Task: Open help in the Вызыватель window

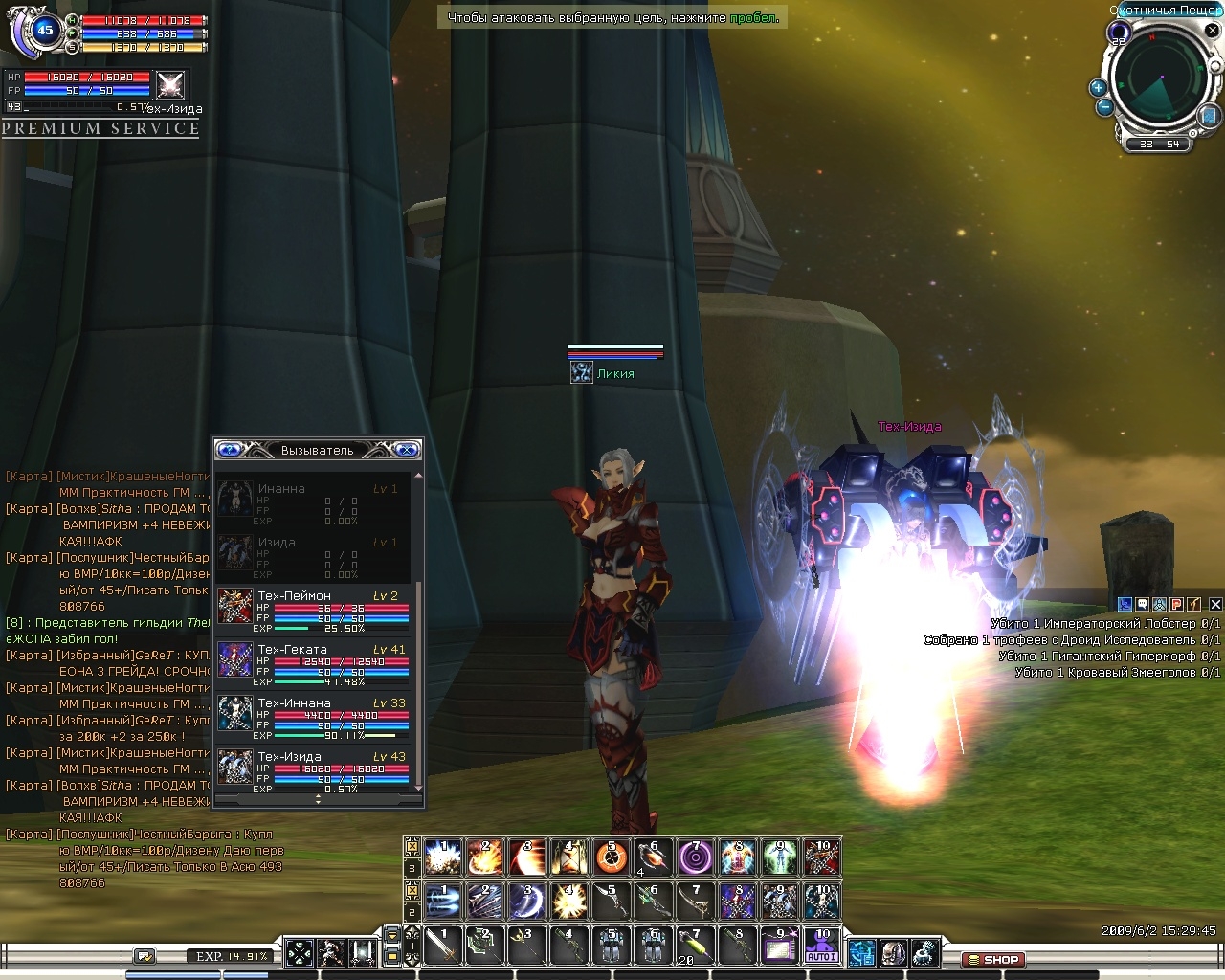Action: tap(229, 450)
